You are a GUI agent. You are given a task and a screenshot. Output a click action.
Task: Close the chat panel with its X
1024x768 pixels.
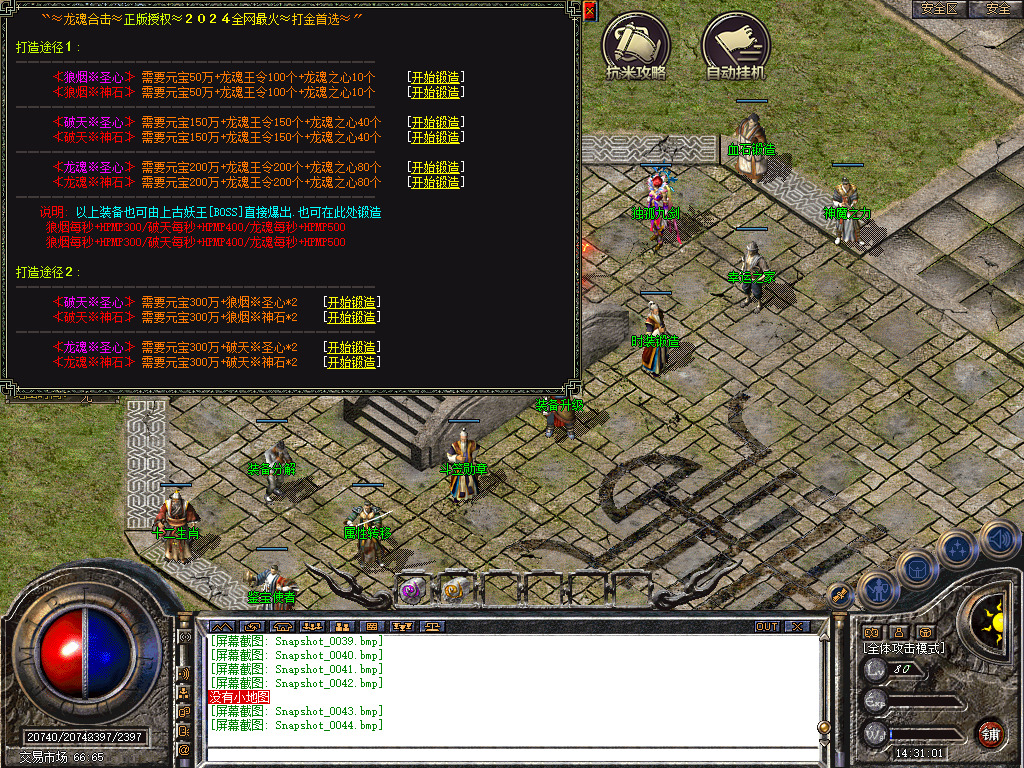tap(797, 627)
